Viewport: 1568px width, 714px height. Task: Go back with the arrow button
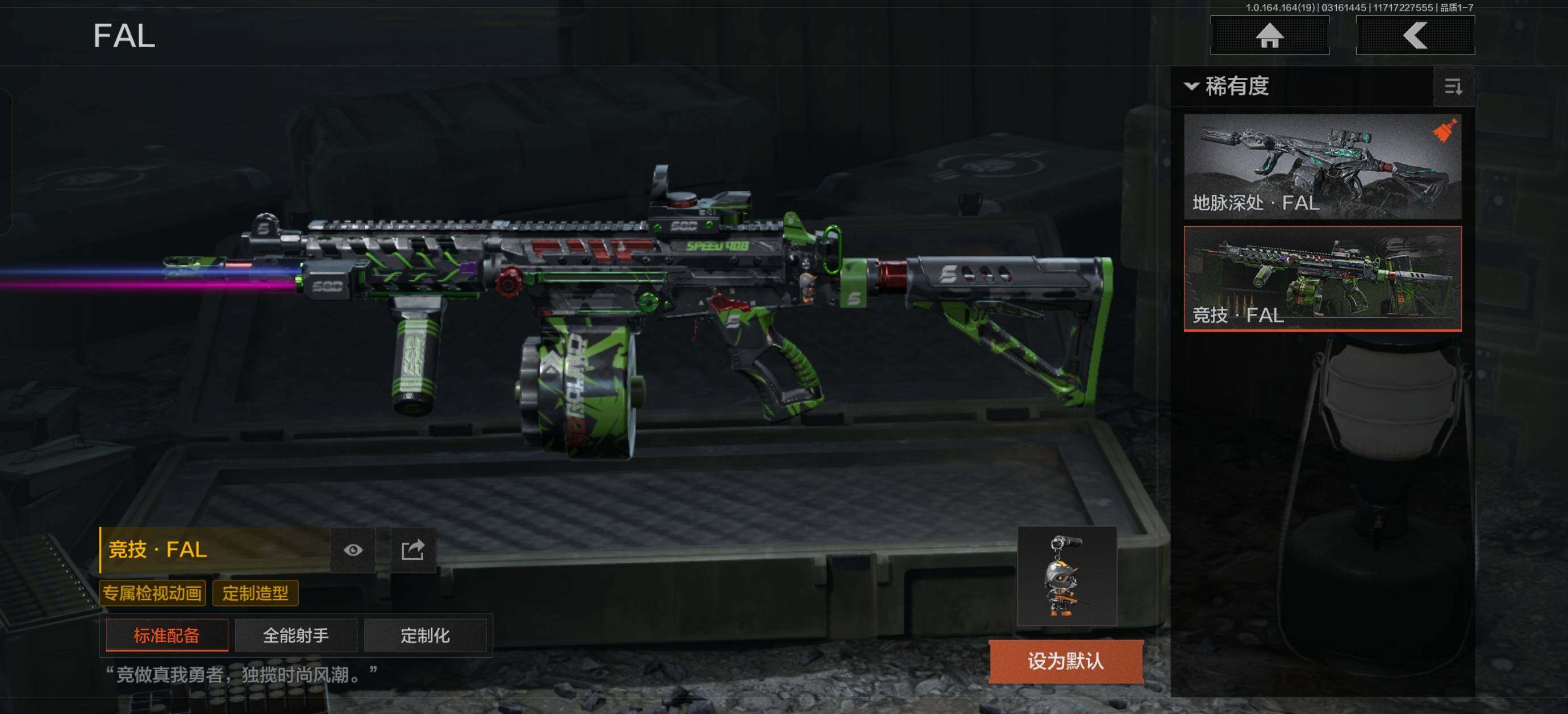click(x=1415, y=35)
